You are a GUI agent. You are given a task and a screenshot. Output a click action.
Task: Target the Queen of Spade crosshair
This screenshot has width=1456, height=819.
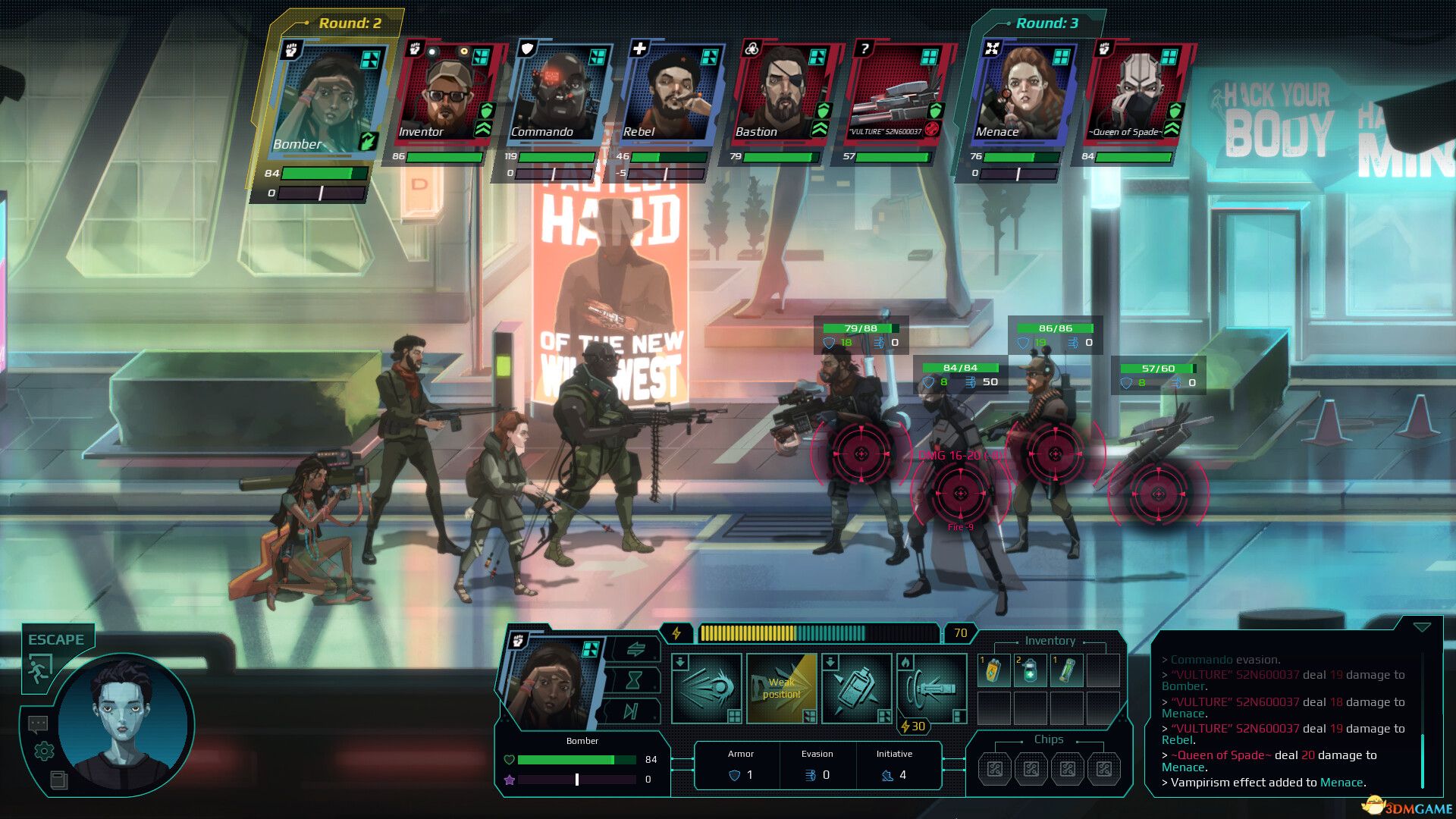(959, 494)
